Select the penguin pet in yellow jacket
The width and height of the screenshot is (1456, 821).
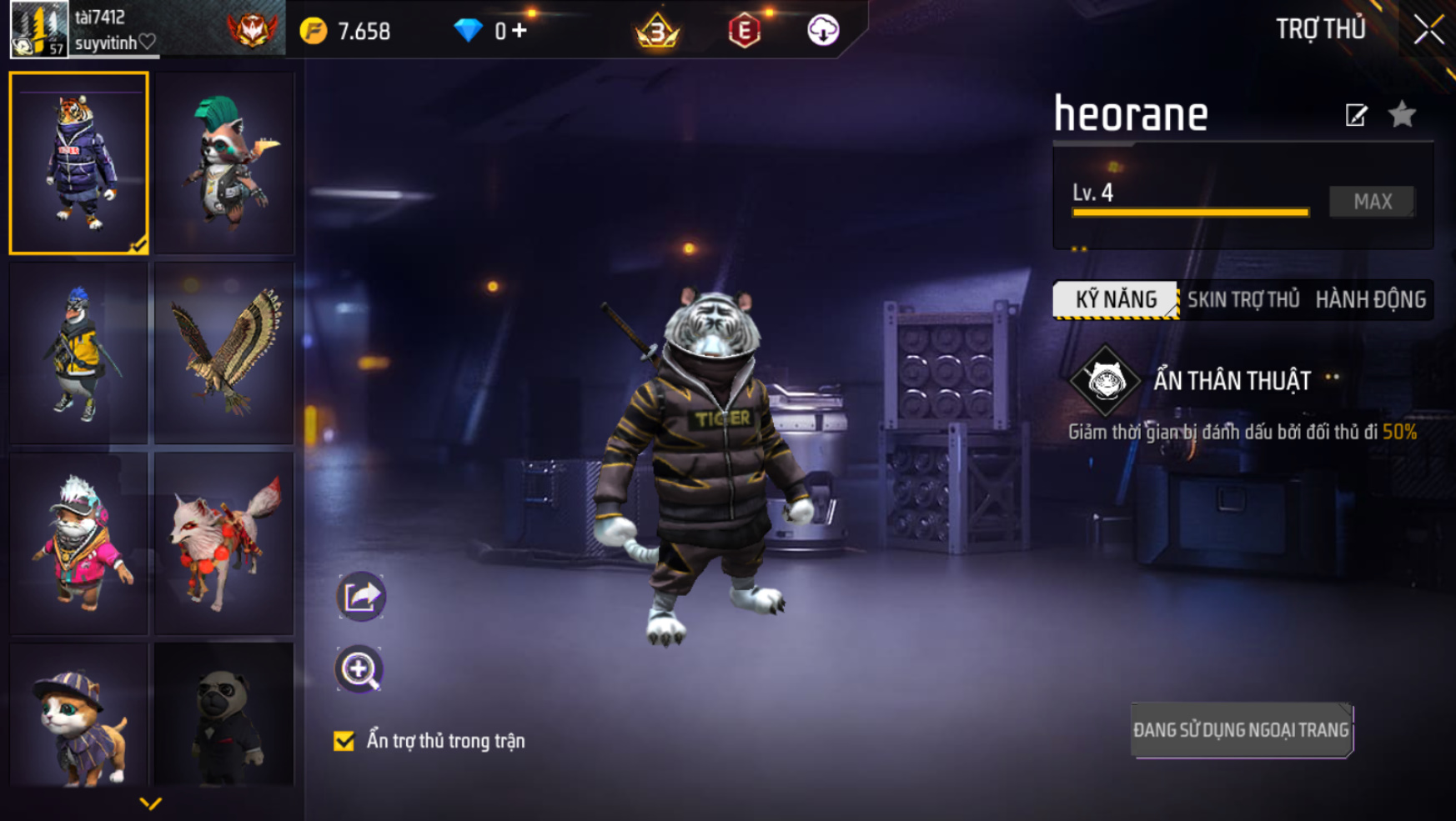79,353
